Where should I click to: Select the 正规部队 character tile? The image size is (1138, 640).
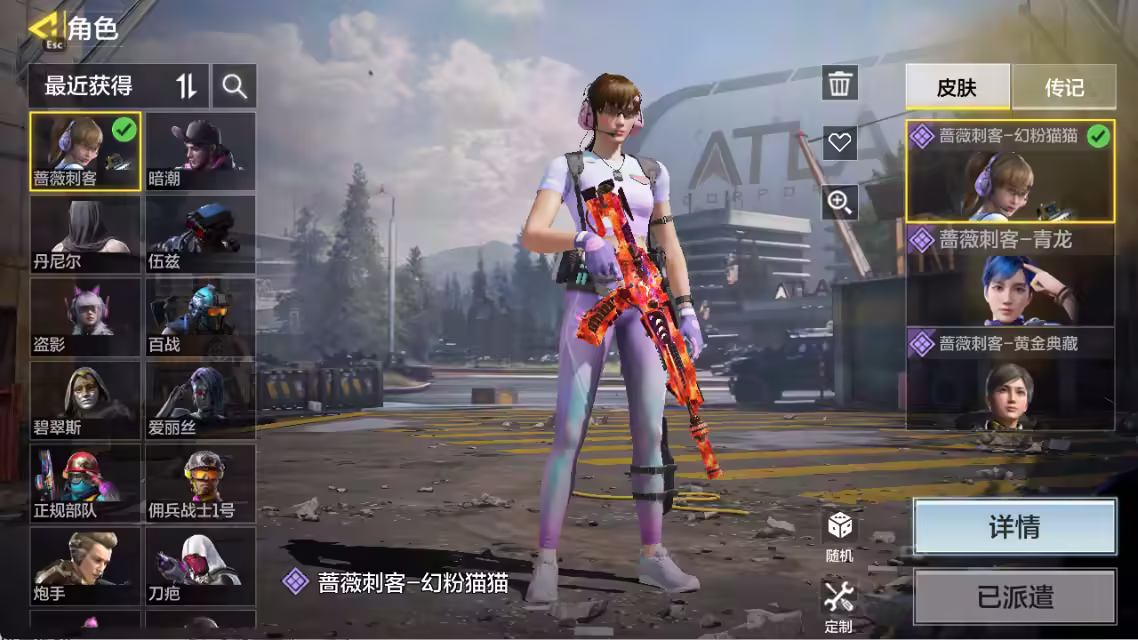pos(85,484)
